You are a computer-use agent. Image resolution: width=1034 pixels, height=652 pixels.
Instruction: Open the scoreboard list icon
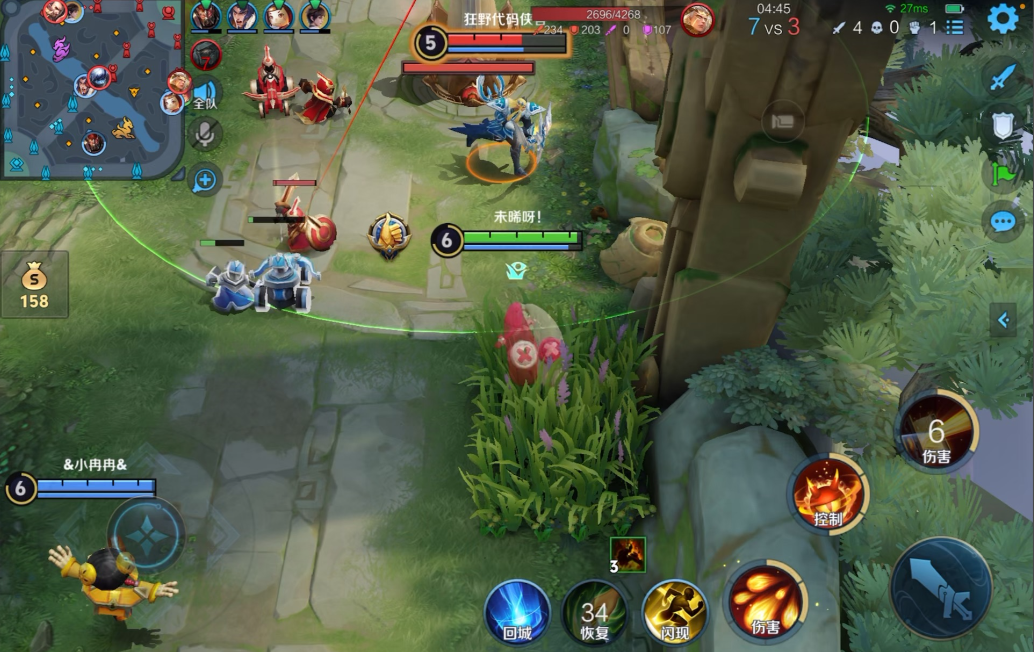[x=955, y=27]
